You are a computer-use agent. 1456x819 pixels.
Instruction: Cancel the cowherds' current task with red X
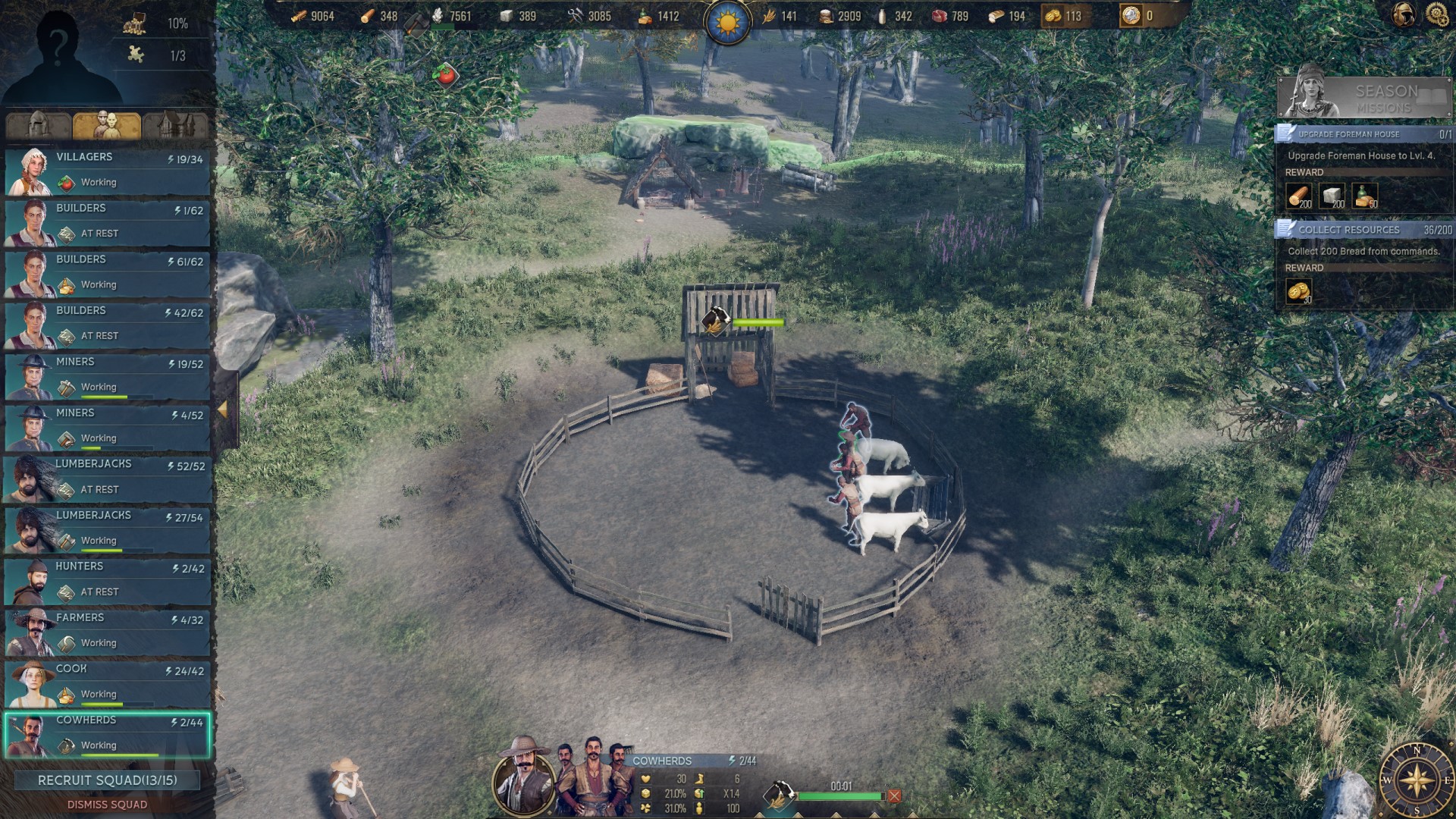(x=895, y=795)
